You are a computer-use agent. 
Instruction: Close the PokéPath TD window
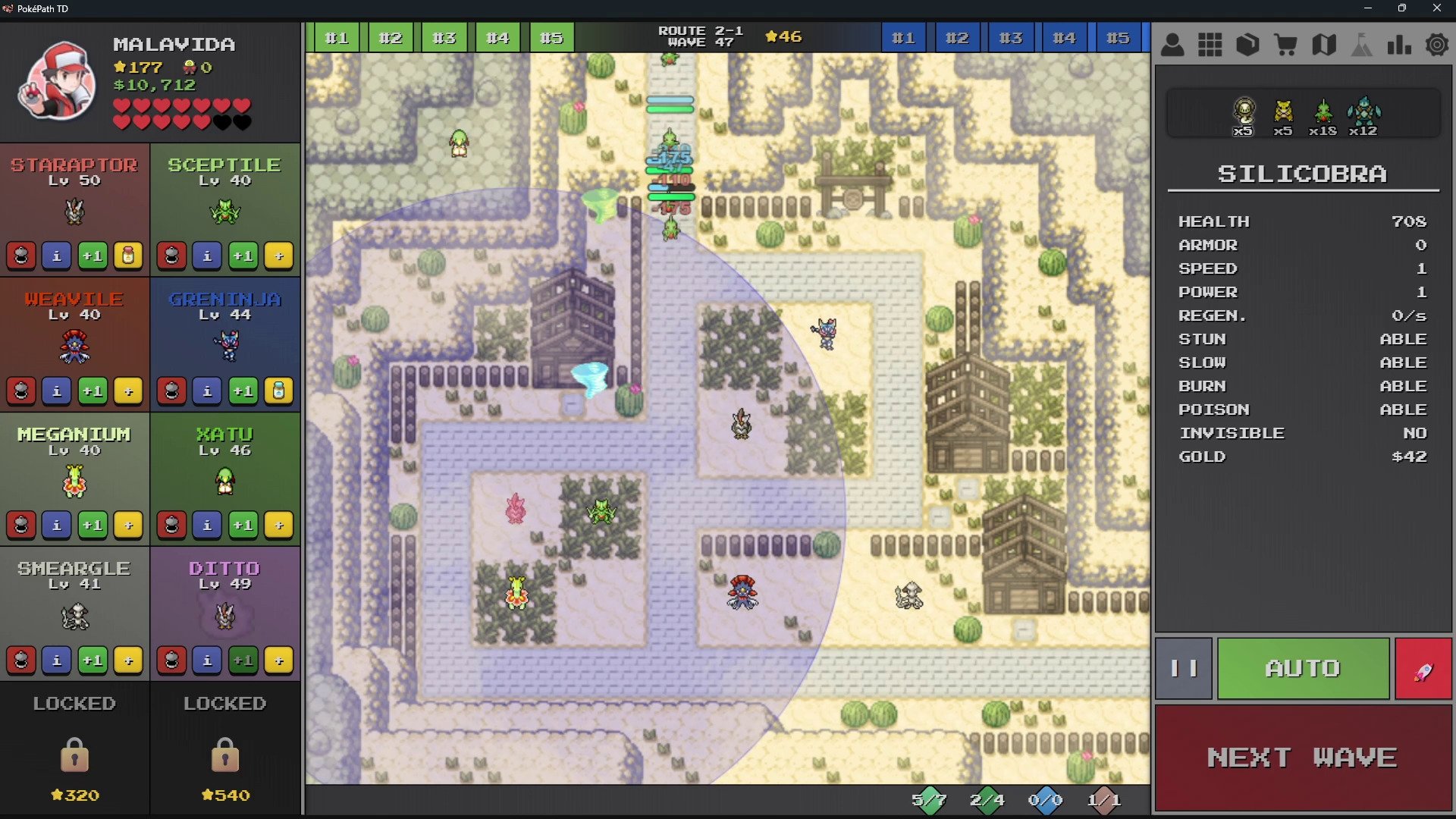pyautogui.click(x=1436, y=8)
